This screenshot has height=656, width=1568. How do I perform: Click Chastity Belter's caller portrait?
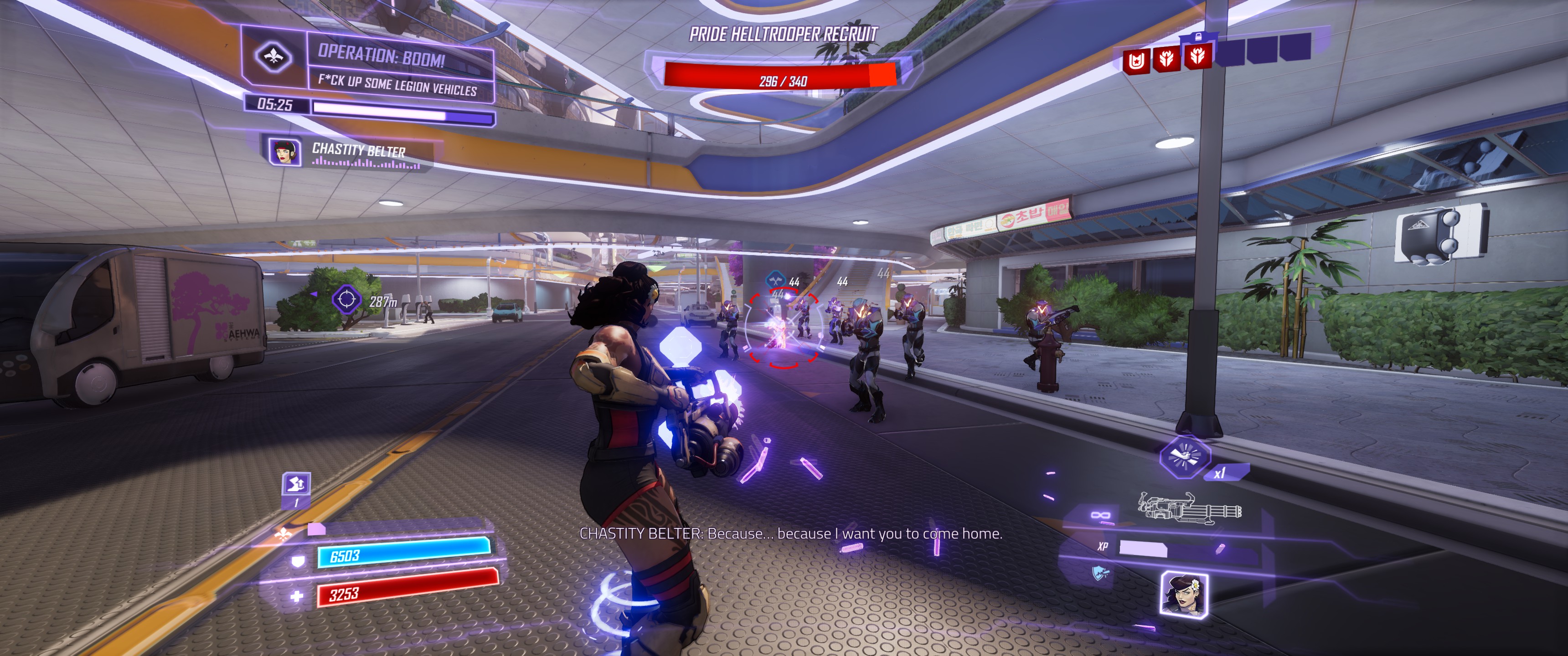coord(284,152)
